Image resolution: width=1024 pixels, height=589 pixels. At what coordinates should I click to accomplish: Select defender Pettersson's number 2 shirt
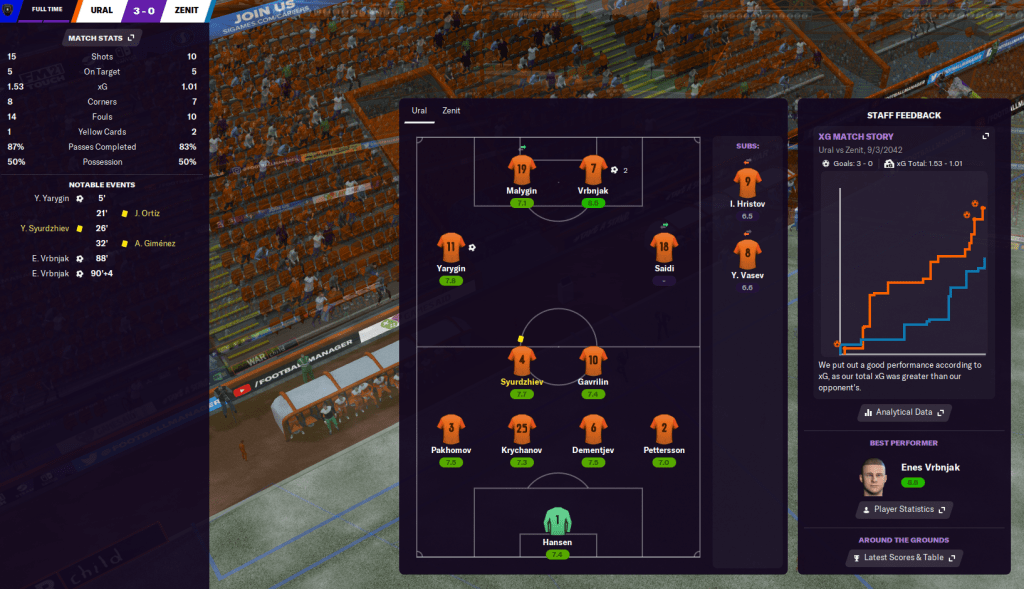coord(663,430)
